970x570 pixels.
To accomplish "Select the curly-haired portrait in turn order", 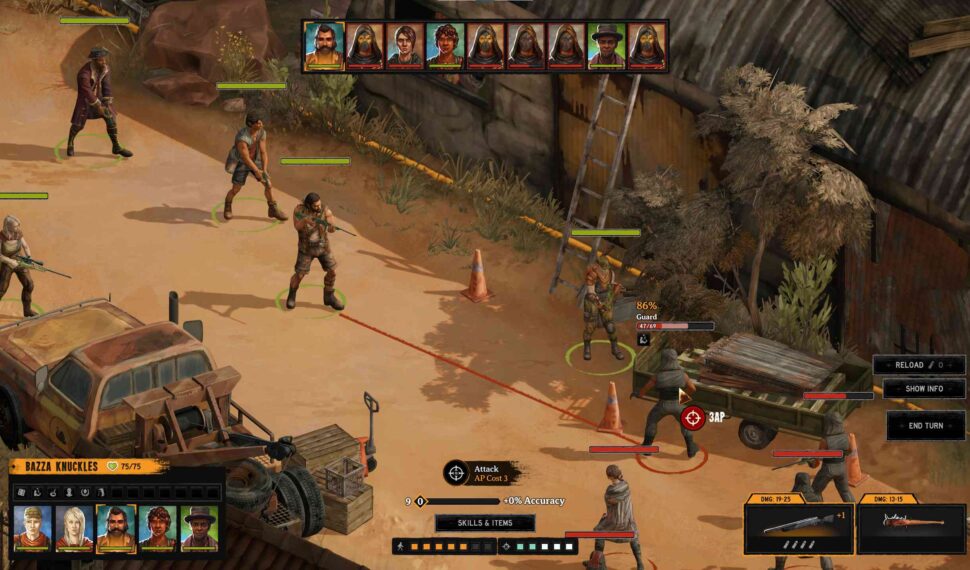I will click(446, 45).
